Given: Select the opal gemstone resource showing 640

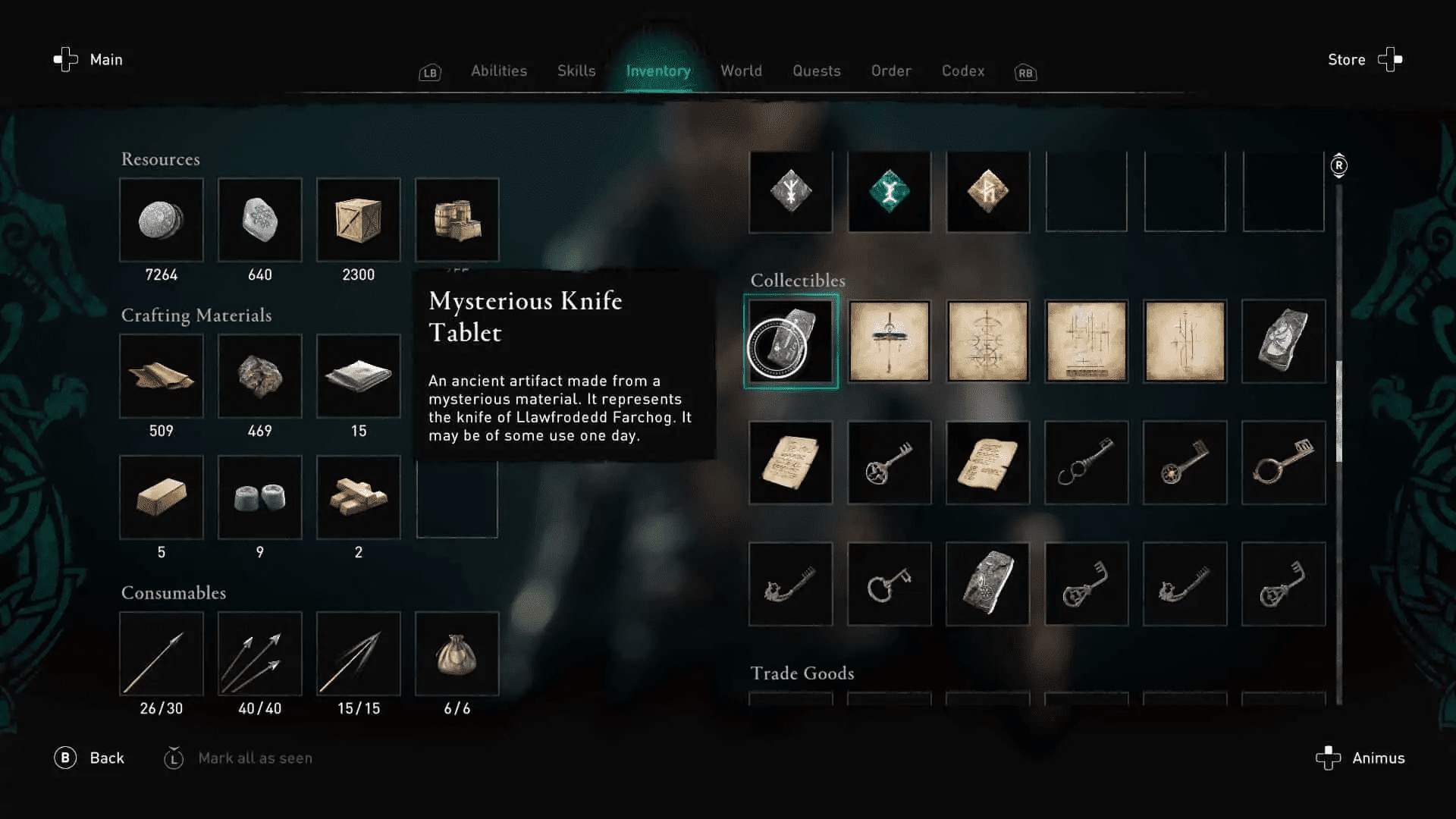Looking at the screenshot, I should (x=259, y=221).
